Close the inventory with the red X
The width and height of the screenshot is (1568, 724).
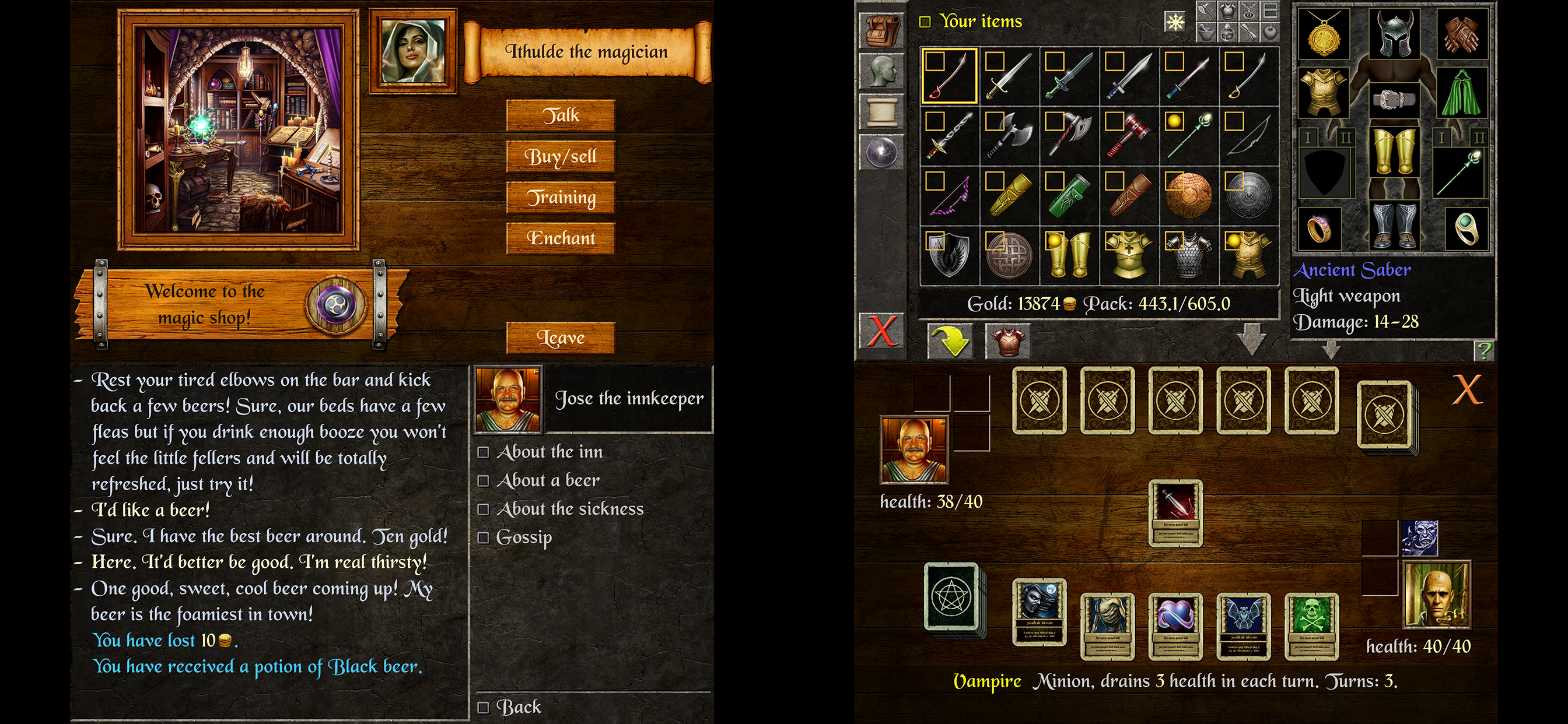click(x=881, y=331)
